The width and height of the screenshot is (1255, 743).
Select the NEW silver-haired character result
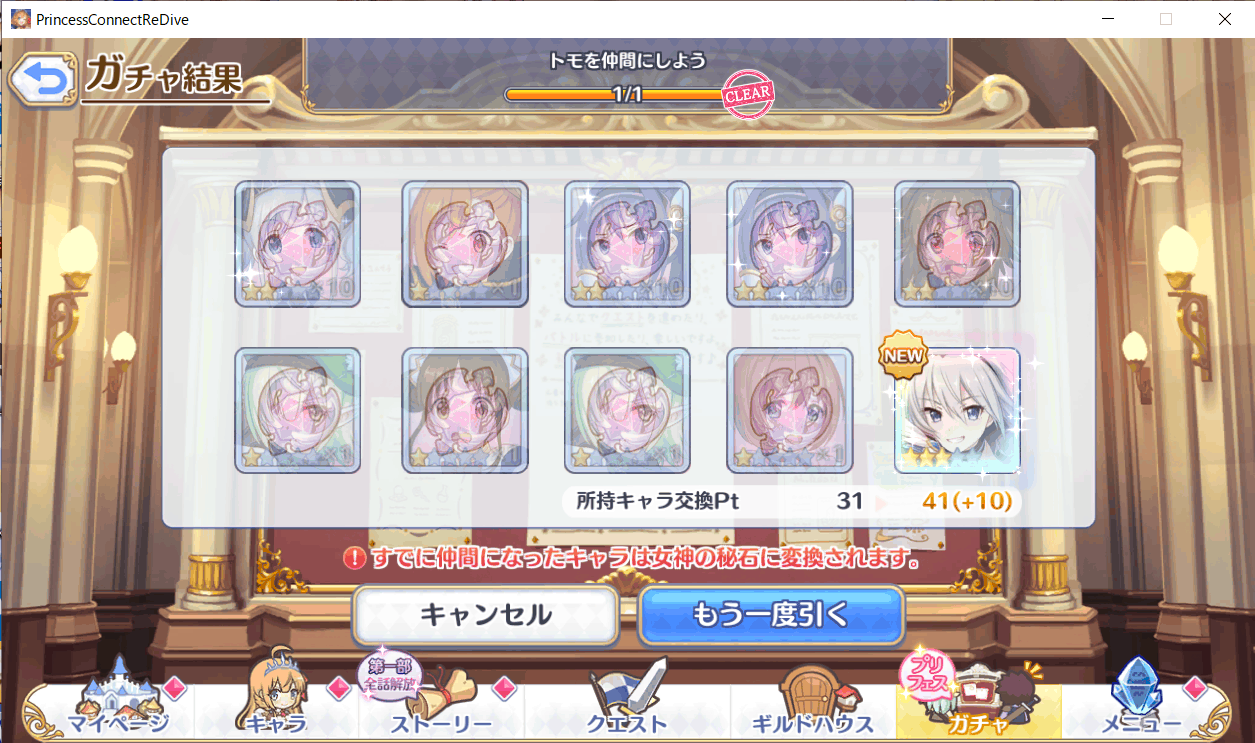click(x=957, y=410)
